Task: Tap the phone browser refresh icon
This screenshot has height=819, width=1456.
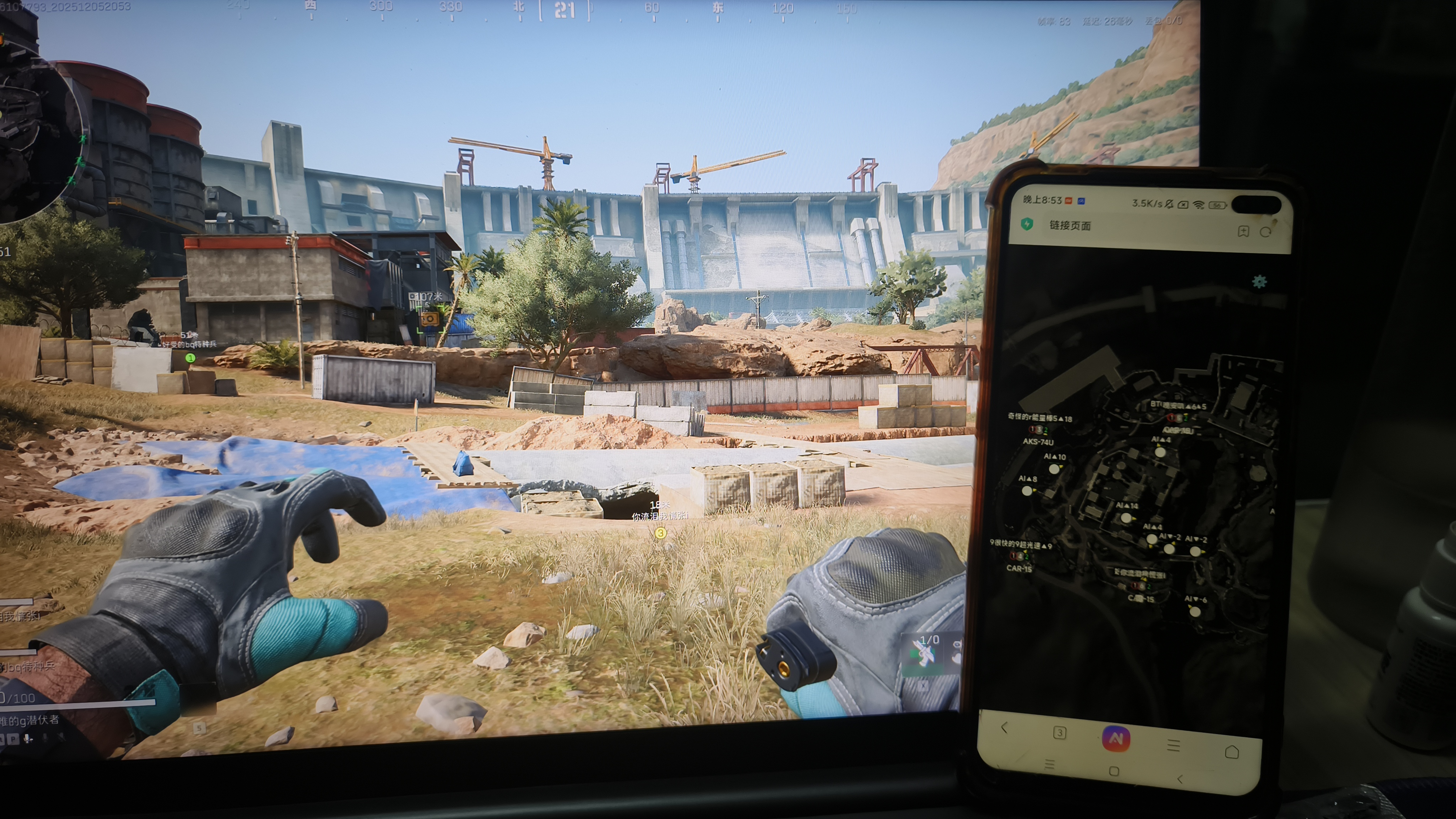Action: point(1265,232)
